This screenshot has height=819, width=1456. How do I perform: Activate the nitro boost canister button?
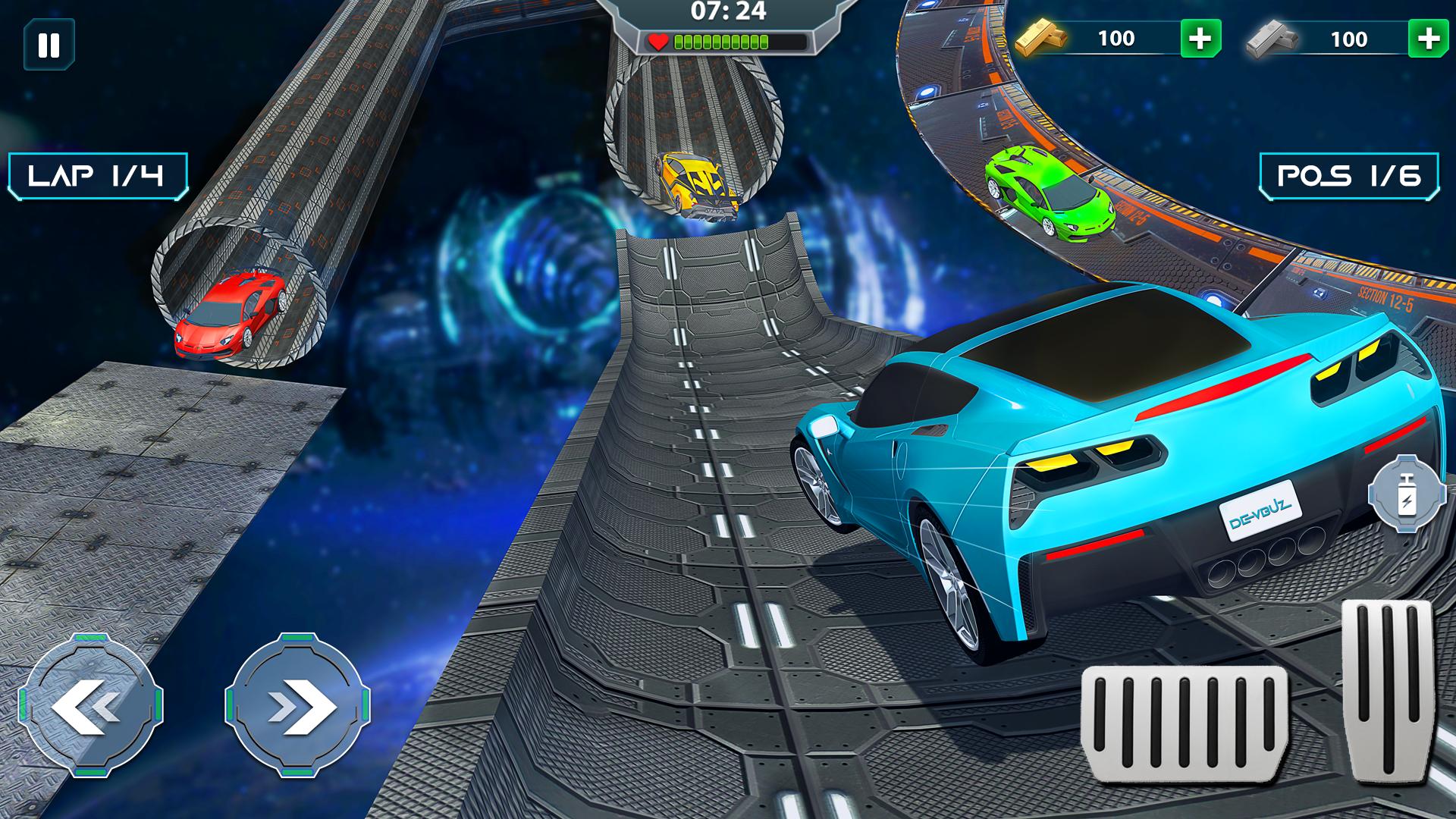pos(1407,493)
